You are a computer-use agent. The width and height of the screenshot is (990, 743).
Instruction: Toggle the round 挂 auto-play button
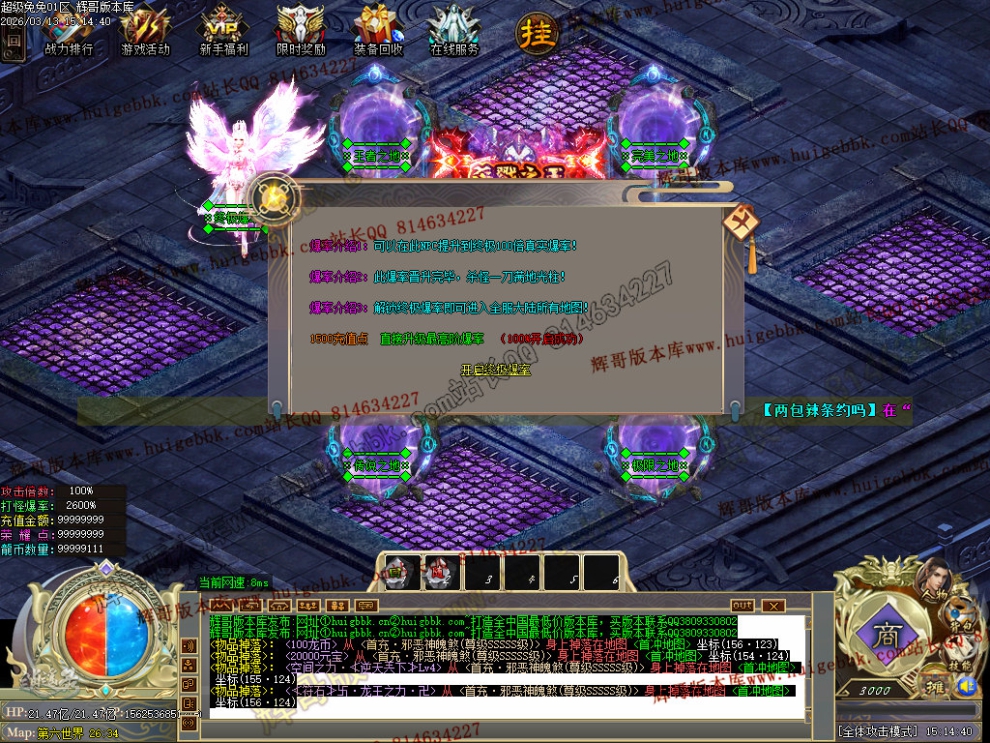pyautogui.click(x=536, y=32)
